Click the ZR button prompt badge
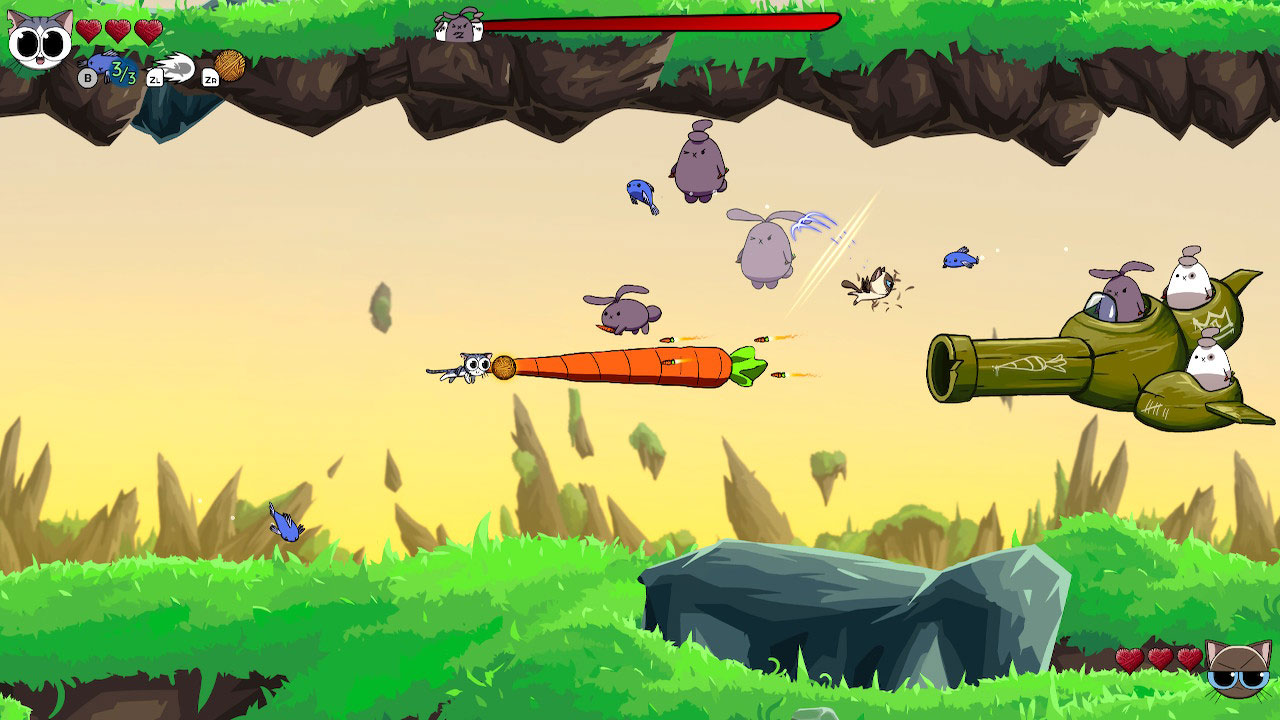Image resolution: width=1280 pixels, height=720 pixels. (212, 78)
